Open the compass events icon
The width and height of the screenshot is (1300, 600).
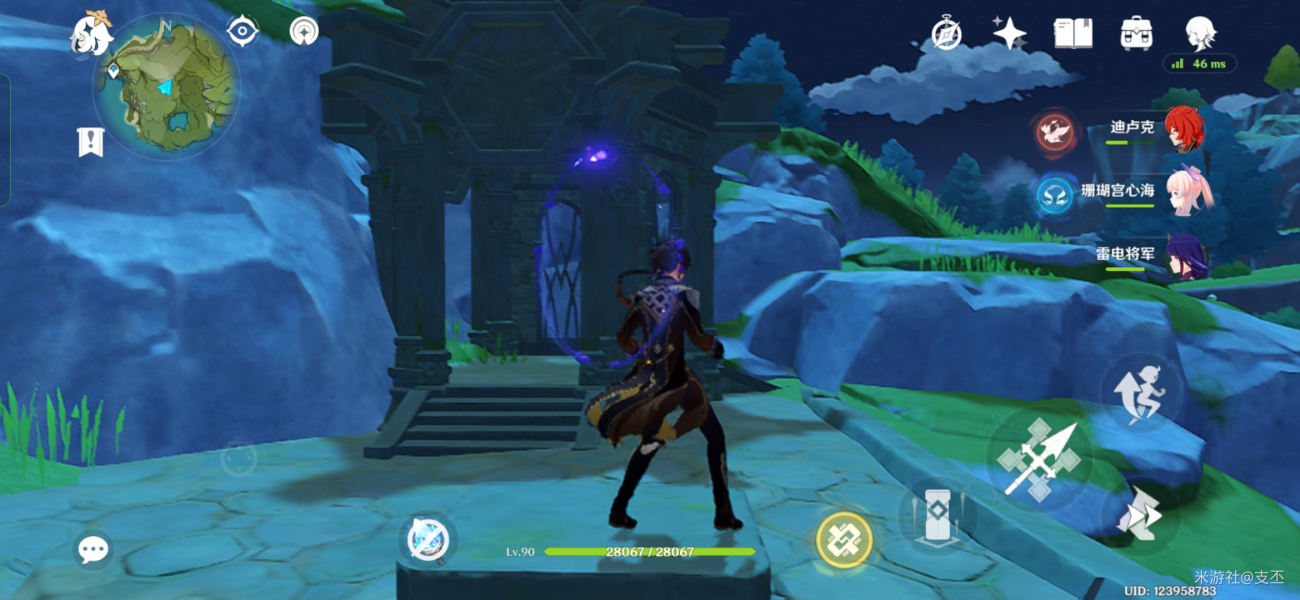(x=946, y=33)
